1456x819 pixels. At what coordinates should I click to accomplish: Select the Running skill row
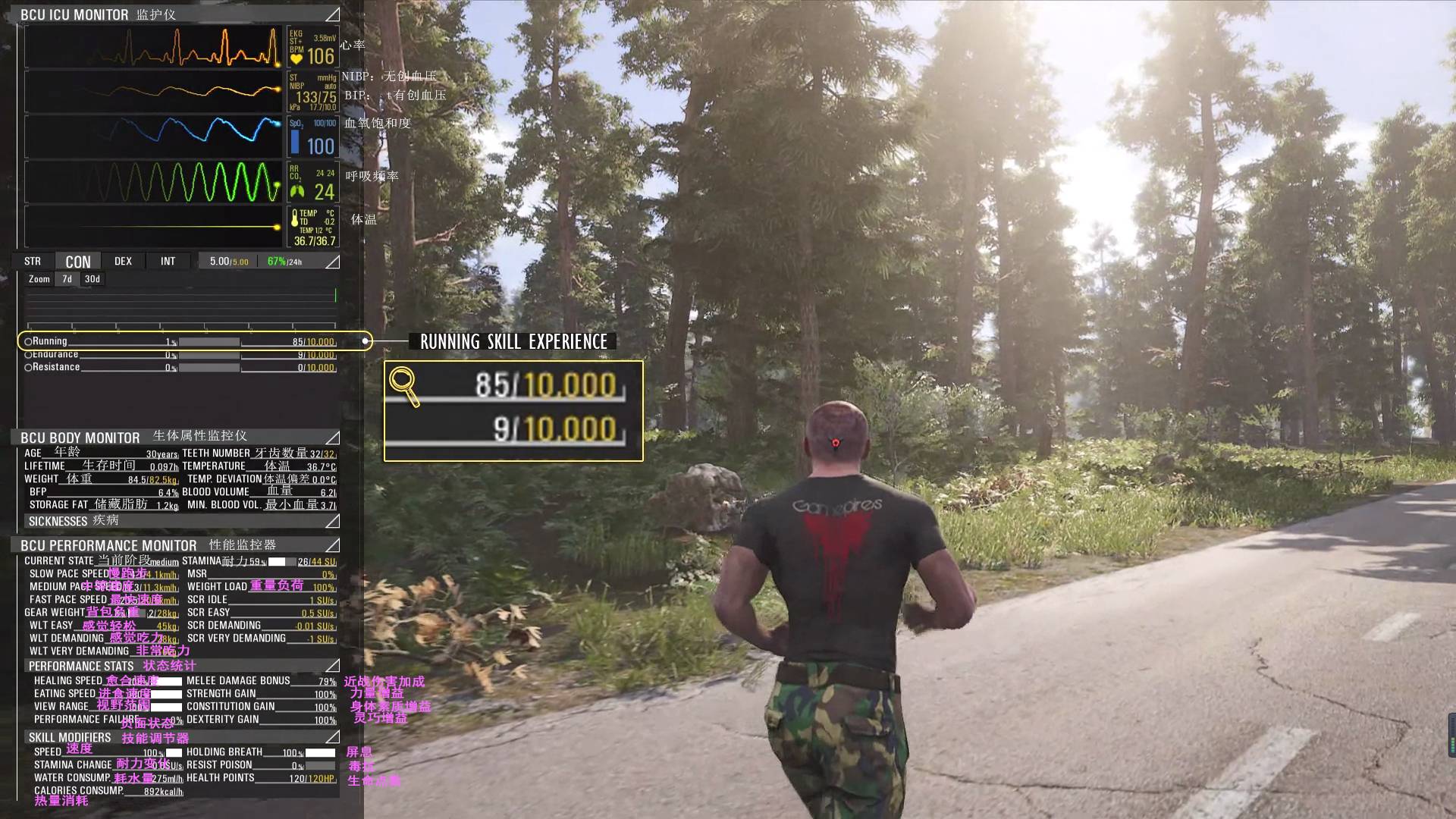50,341
